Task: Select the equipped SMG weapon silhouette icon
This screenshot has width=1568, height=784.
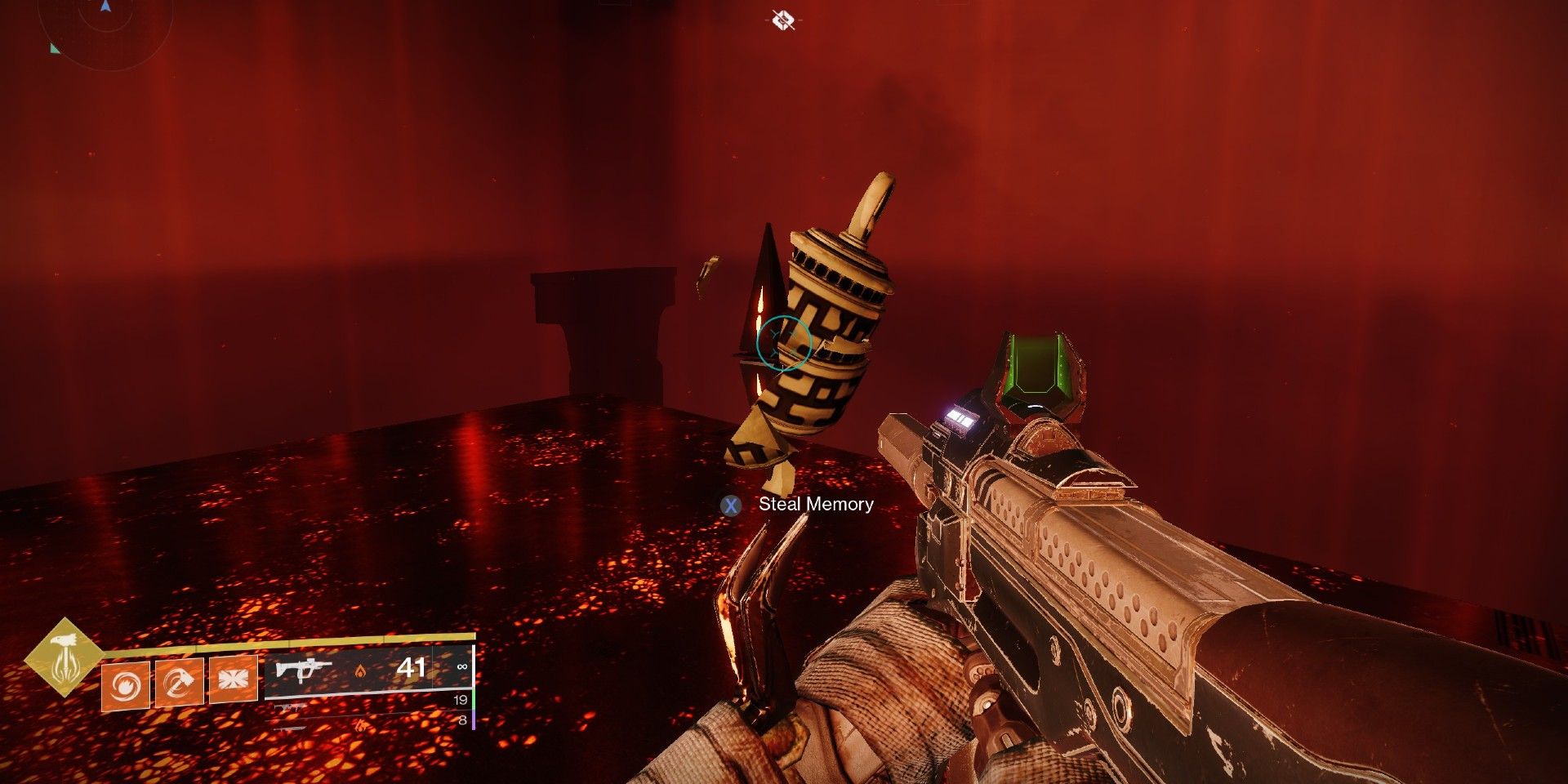Action: [x=303, y=670]
